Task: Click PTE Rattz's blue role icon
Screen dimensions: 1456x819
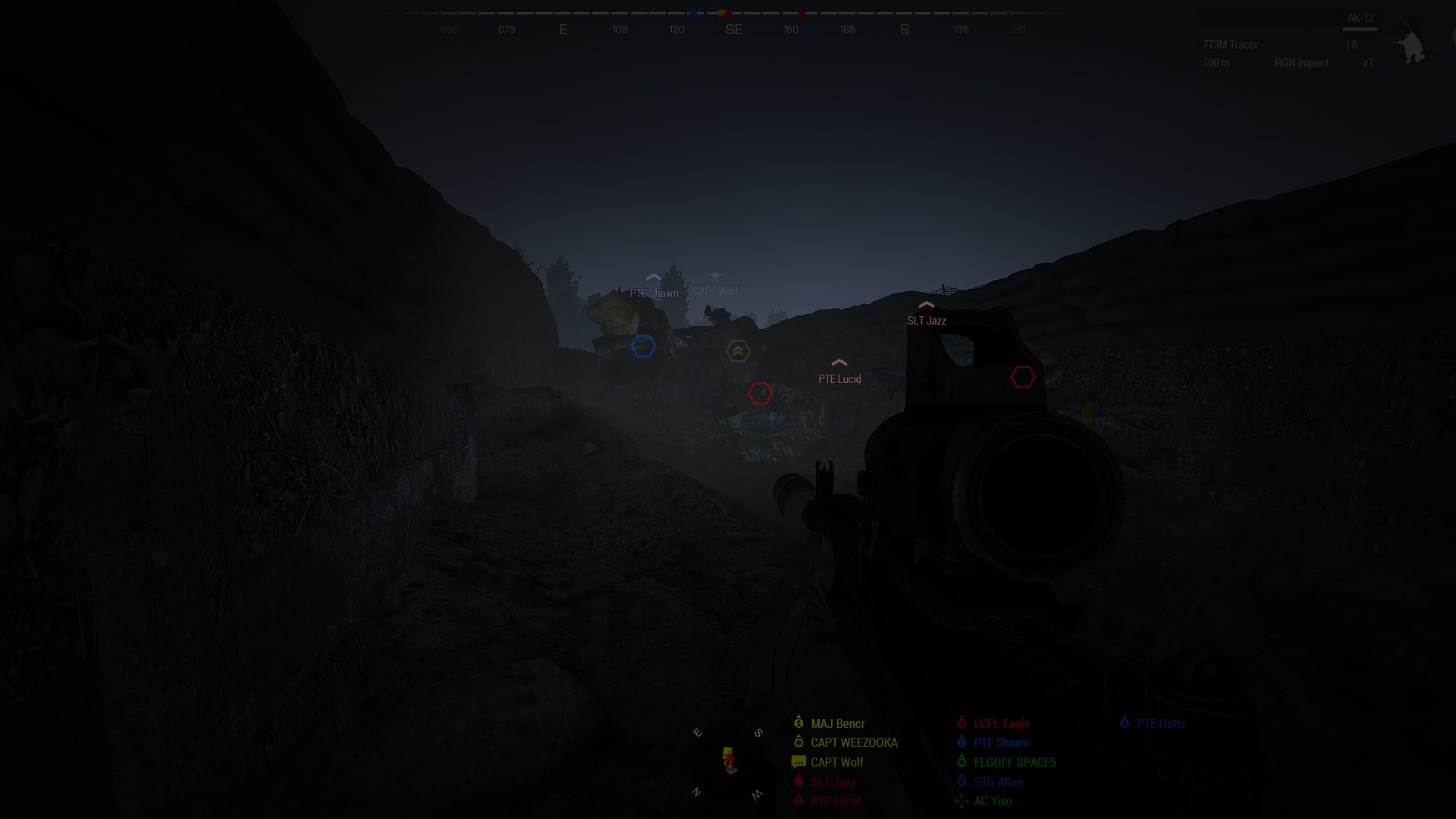Action: [1124, 723]
